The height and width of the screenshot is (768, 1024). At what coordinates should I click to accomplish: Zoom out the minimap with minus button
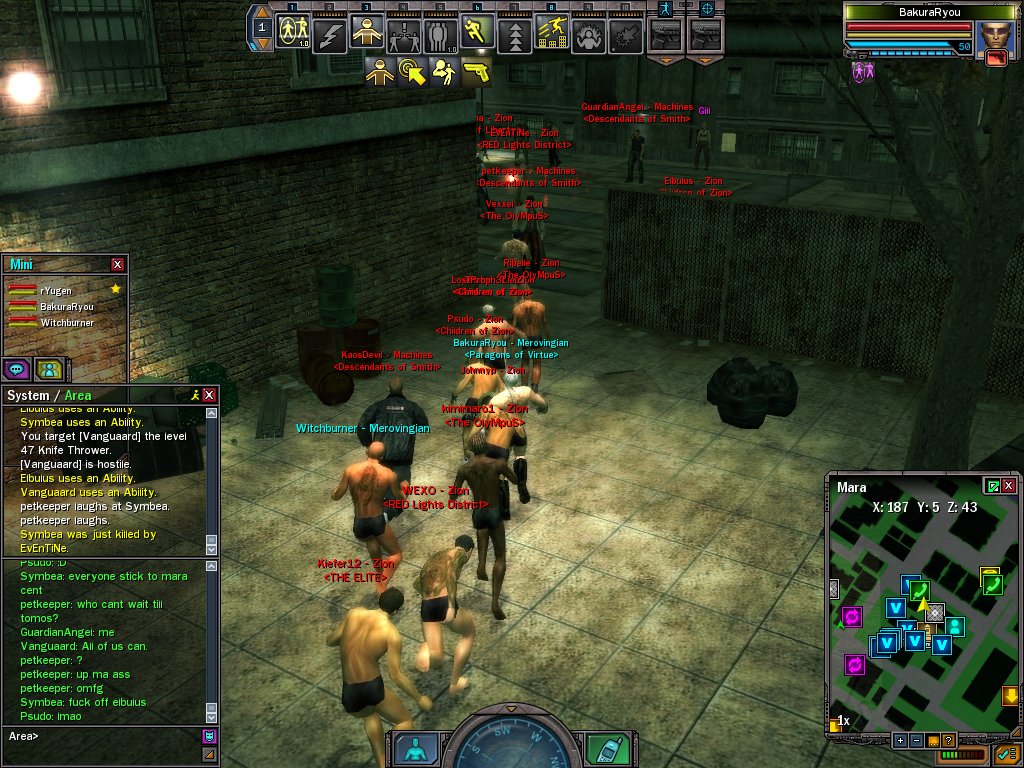[916, 740]
